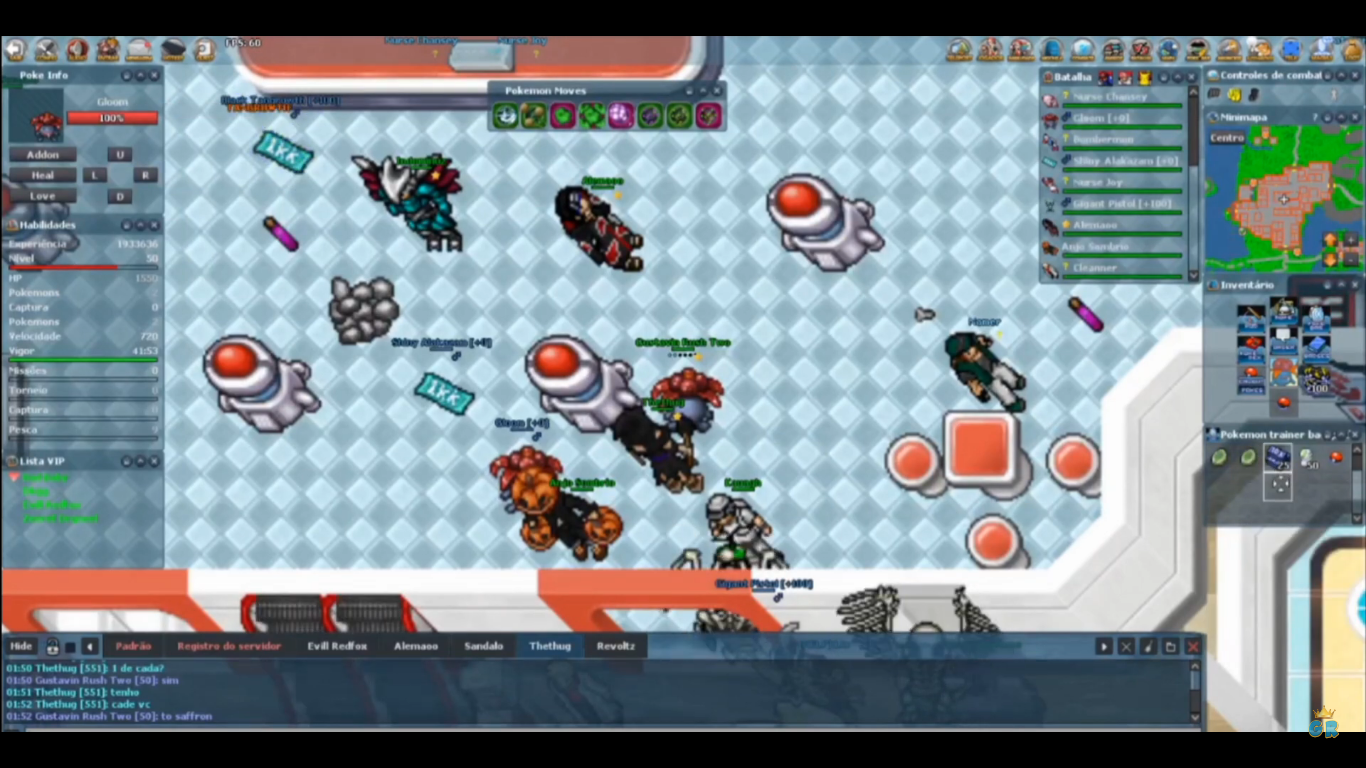Switch to the Padrão chat tab

[133, 646]
